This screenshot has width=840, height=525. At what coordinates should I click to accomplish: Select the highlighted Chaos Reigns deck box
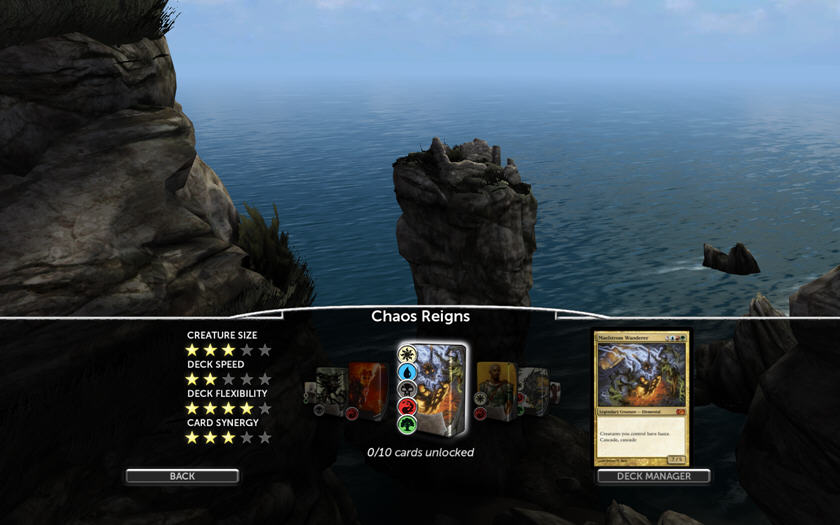coord(434,391)
